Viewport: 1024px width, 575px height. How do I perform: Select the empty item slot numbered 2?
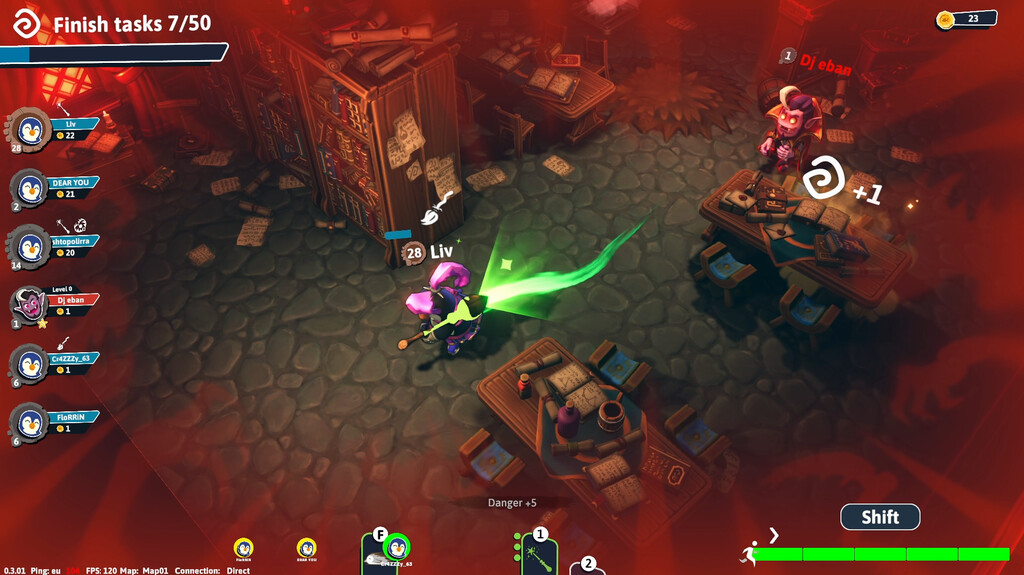pyautogui.click(x=589, y=567)
